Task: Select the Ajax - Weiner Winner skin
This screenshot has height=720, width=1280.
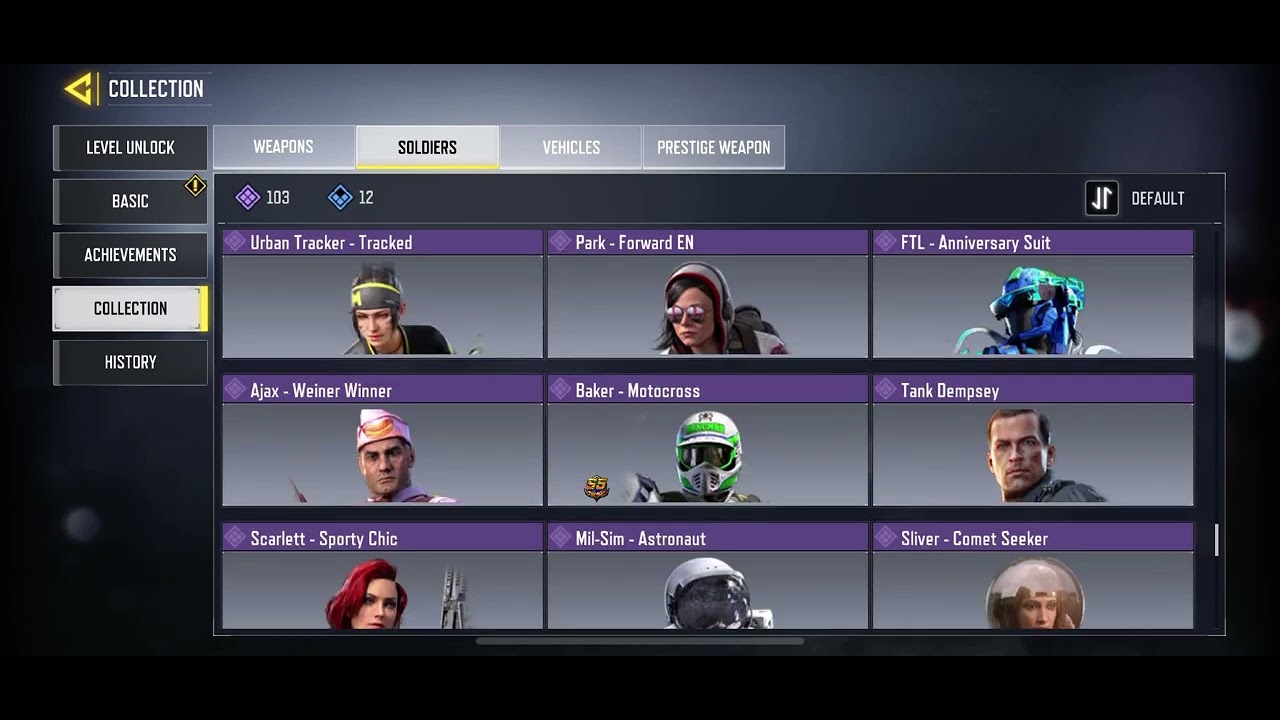Action: coord(382,442)
